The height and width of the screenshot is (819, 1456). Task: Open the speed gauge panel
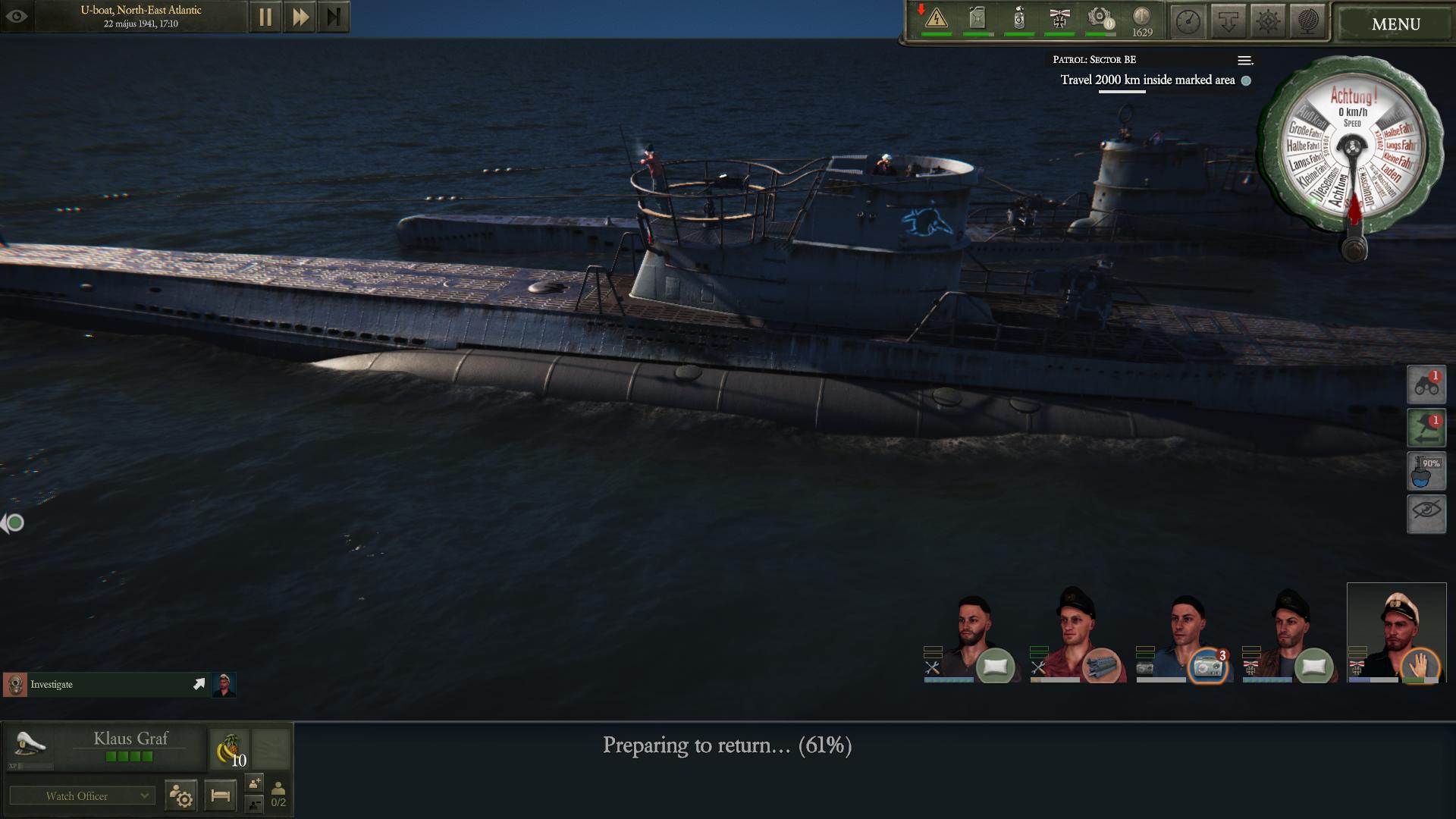(1188, 22)
